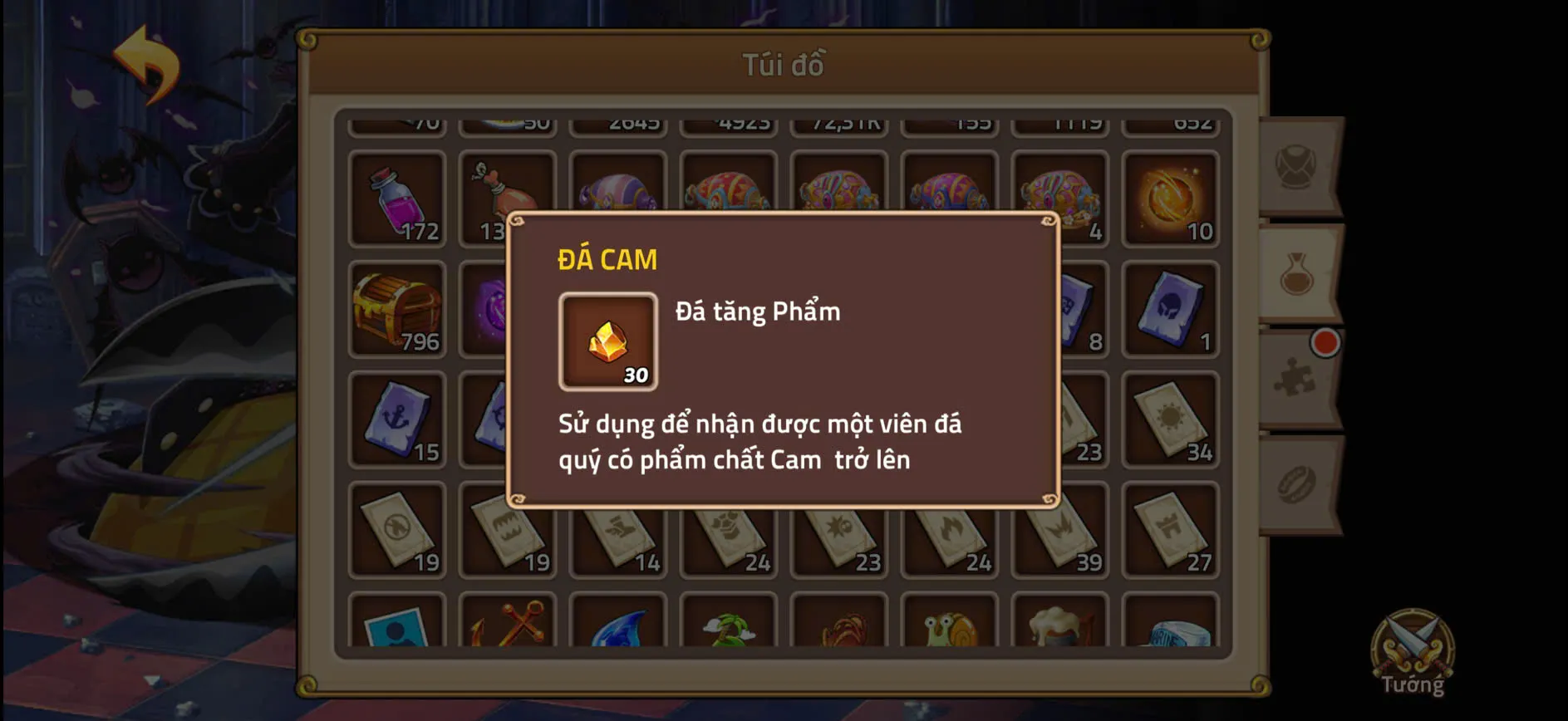
Task: Select the golden ring item with count 10
Action: (1172, 198)
